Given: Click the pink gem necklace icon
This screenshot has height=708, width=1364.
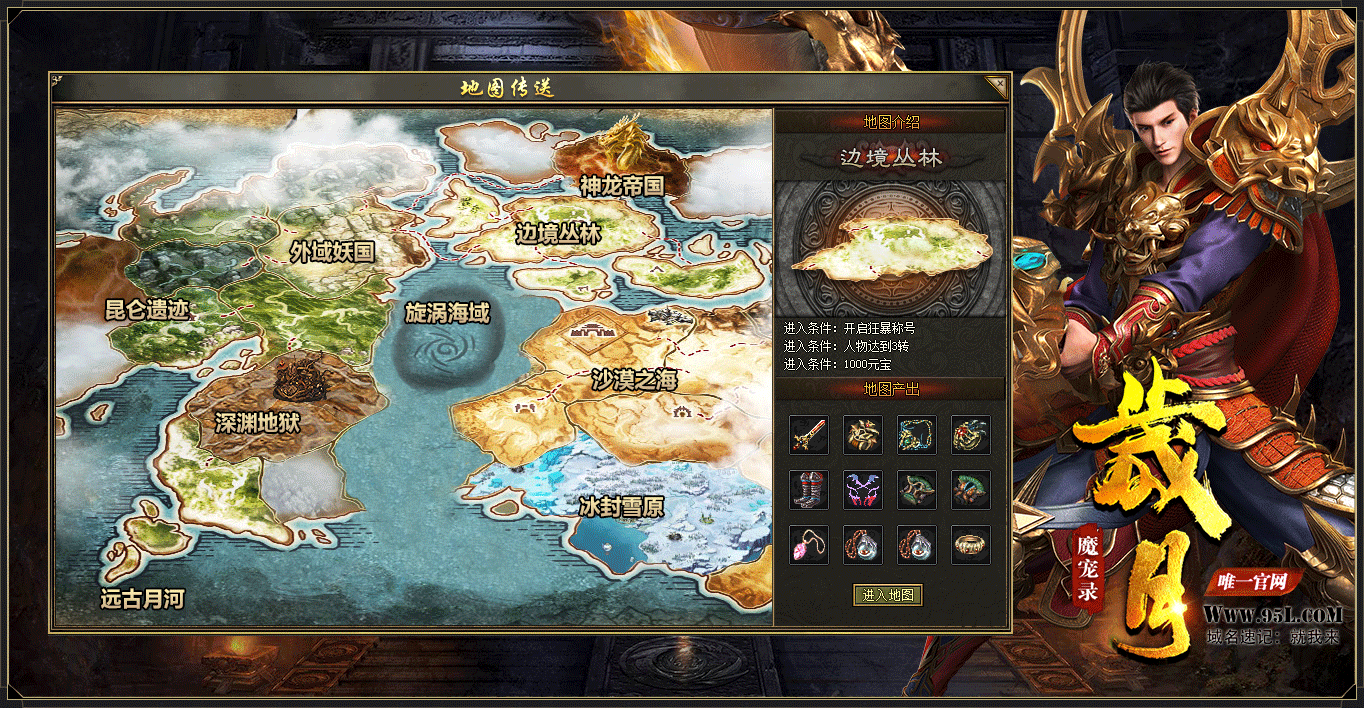Looking at the screenshot, I should [808, 545].
